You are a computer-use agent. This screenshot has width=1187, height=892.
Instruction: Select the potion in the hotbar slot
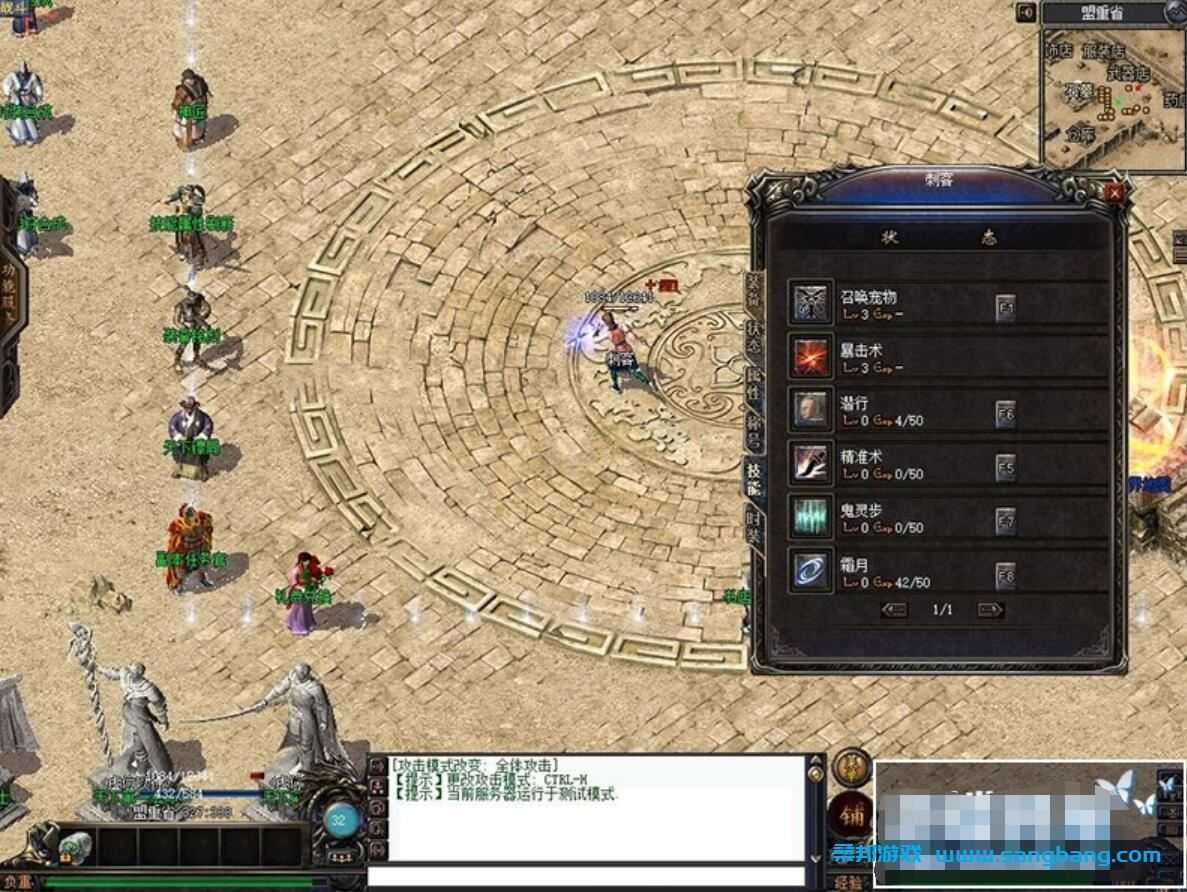pyautogui.click(x=74, y=848)
